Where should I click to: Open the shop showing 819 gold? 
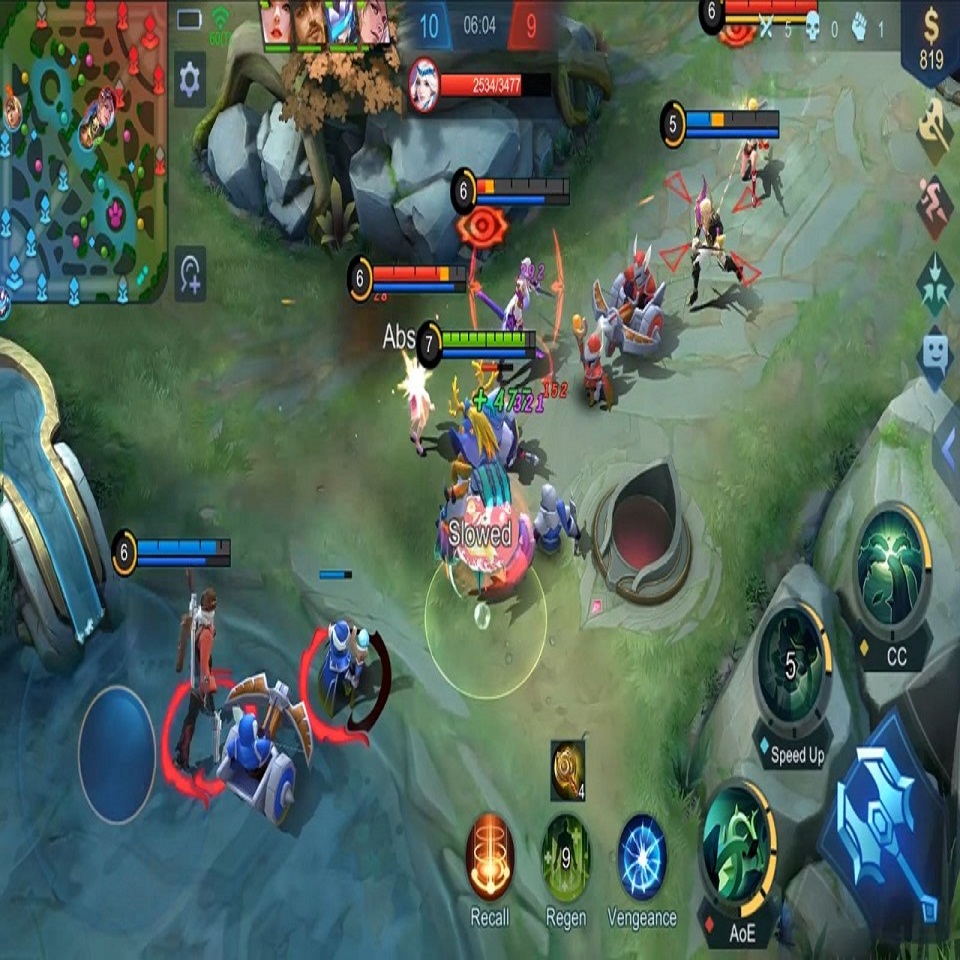coord(930,42)
